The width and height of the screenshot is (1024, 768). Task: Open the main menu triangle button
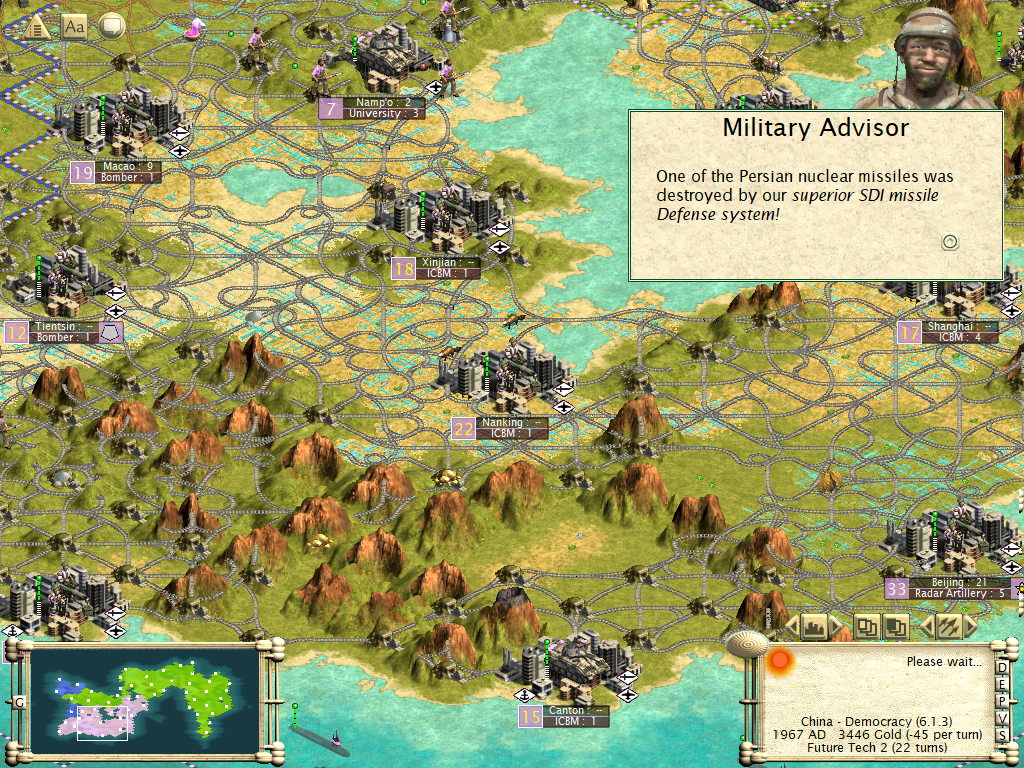(38, 27)
